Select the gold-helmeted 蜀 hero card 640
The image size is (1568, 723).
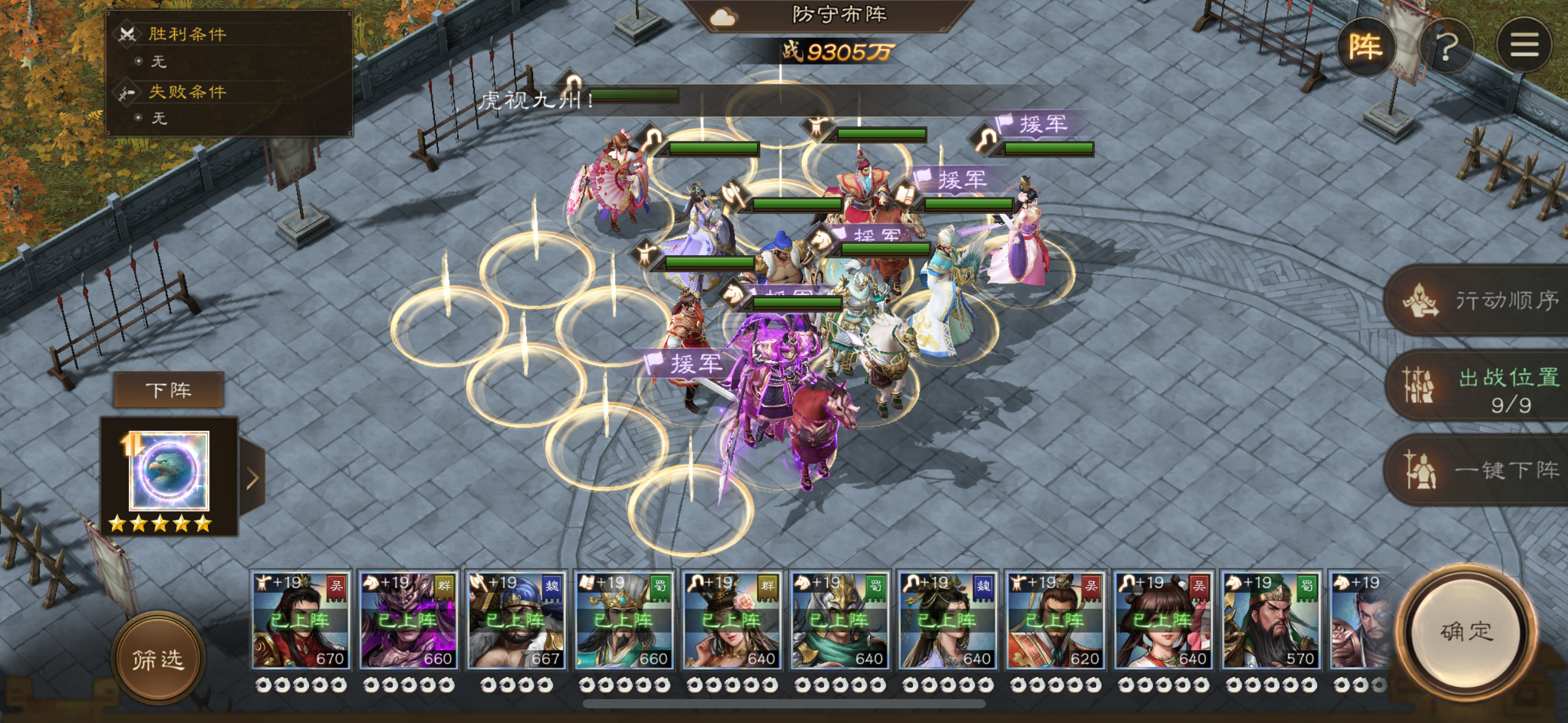839,621
